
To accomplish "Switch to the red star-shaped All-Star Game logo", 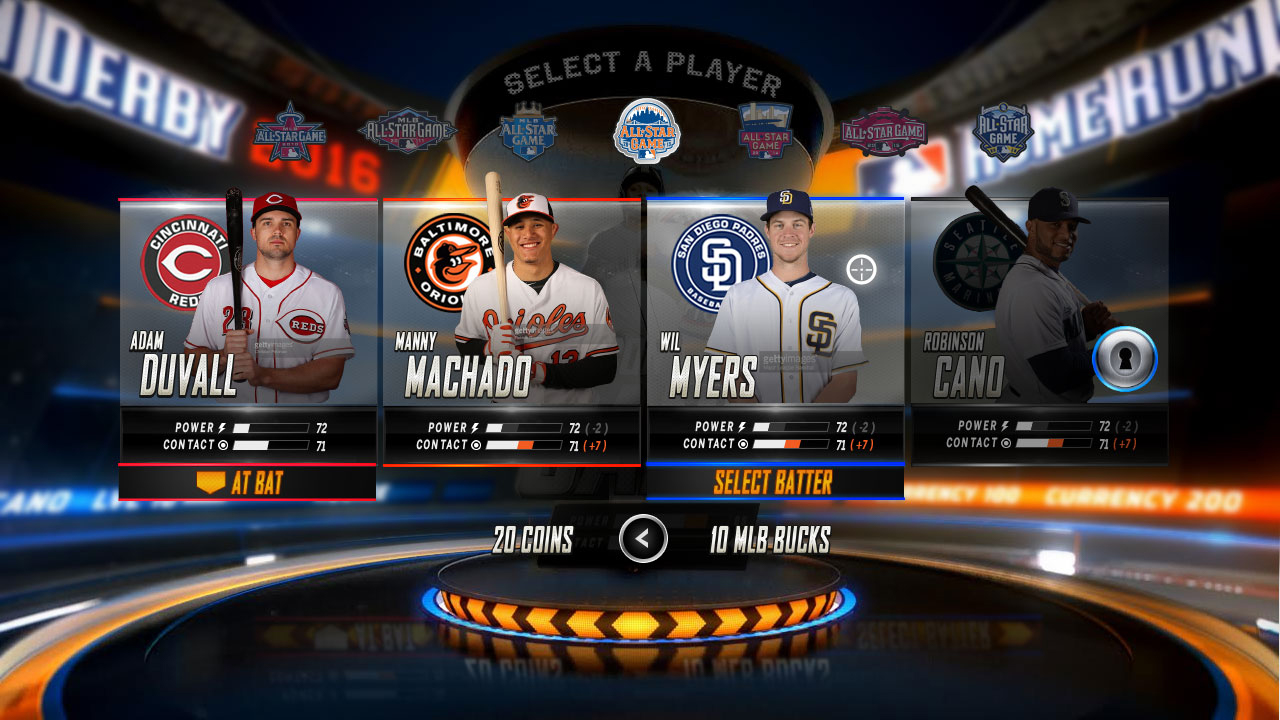I will point(288,133).
